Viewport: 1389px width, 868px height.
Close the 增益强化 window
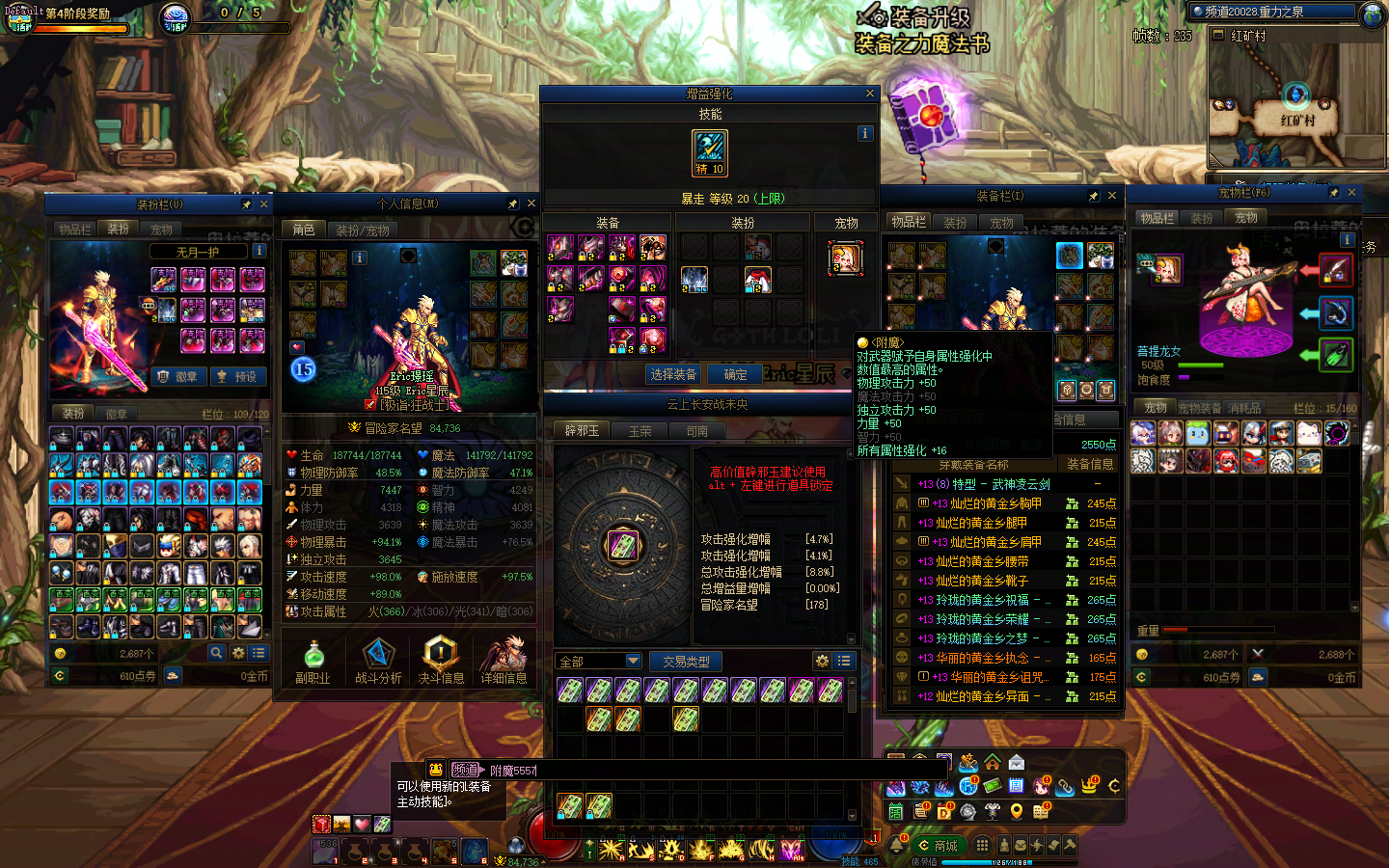pyautogui.click(x=870, y=94)
